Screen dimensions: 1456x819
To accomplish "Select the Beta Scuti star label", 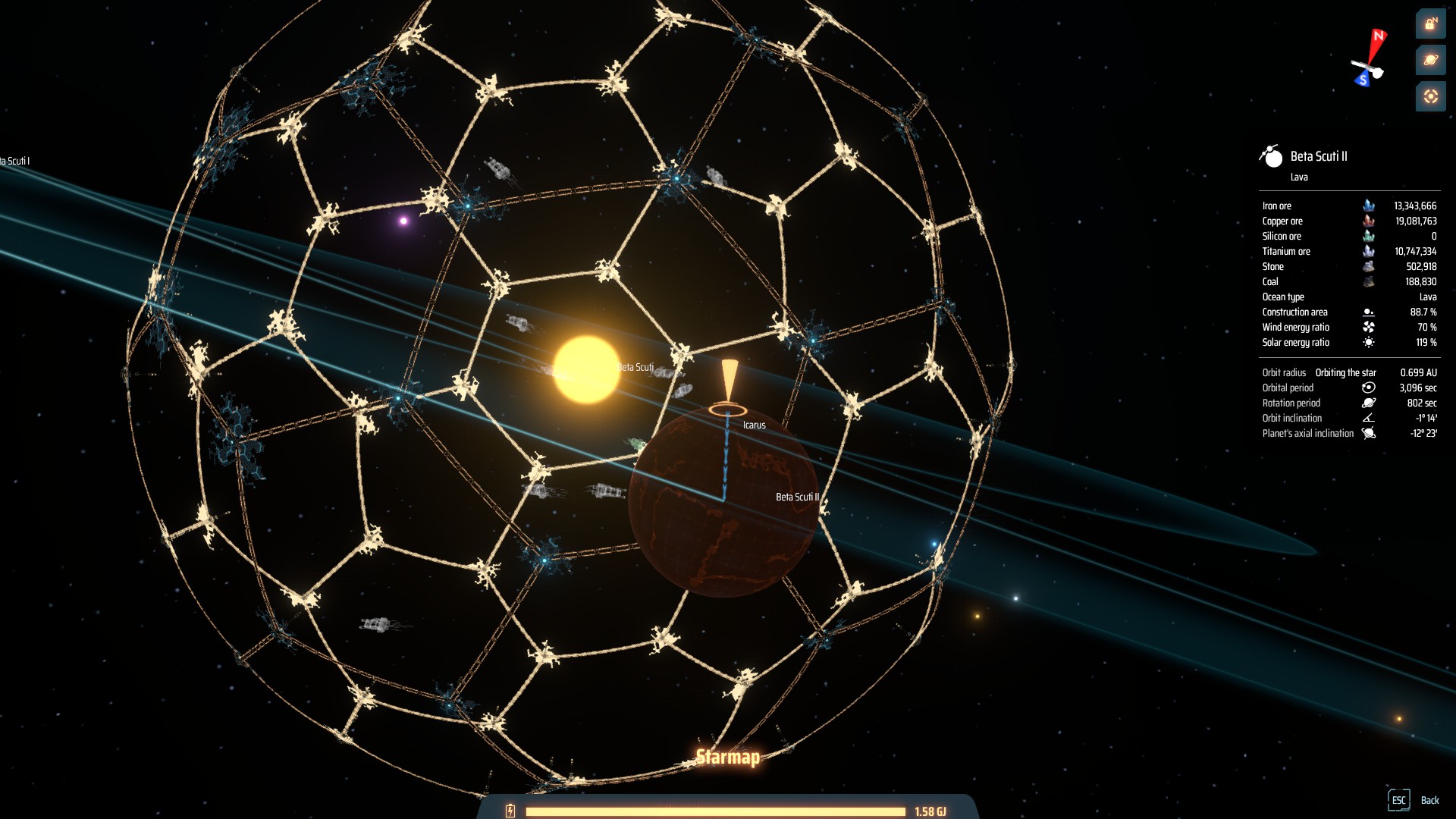I will (635, 367).
